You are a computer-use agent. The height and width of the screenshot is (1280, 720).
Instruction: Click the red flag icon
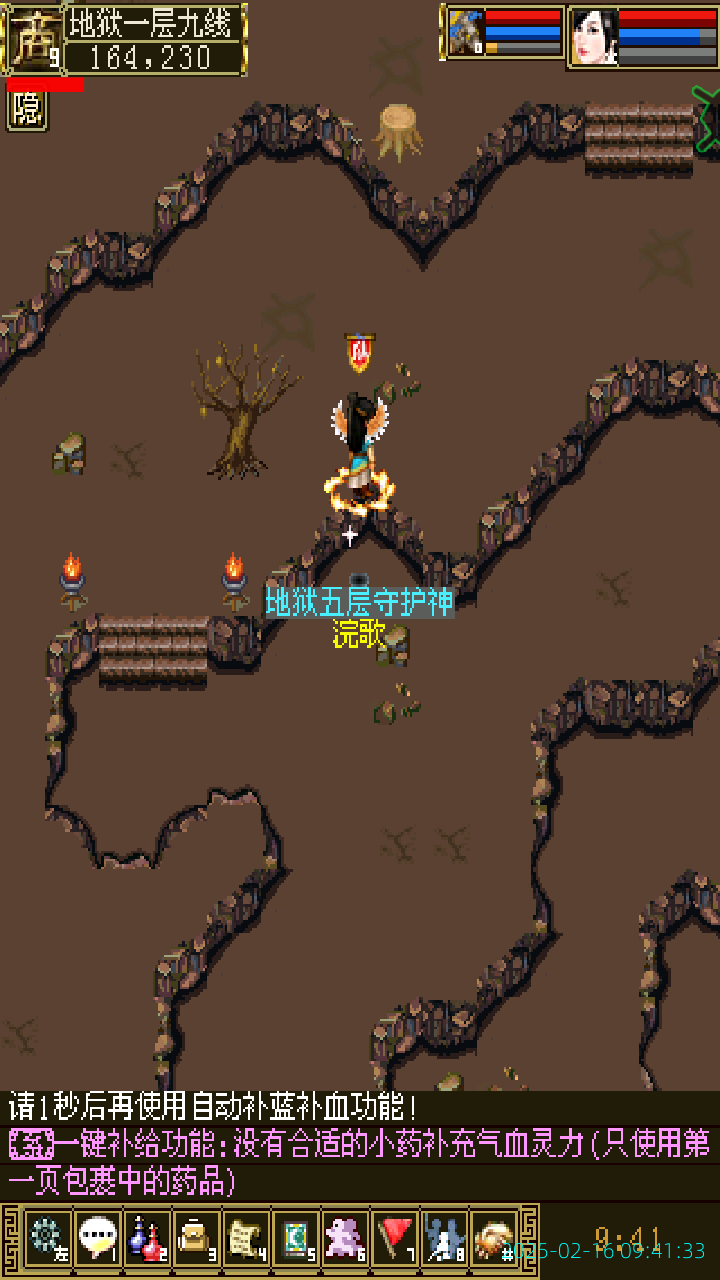pos(394,1238)
